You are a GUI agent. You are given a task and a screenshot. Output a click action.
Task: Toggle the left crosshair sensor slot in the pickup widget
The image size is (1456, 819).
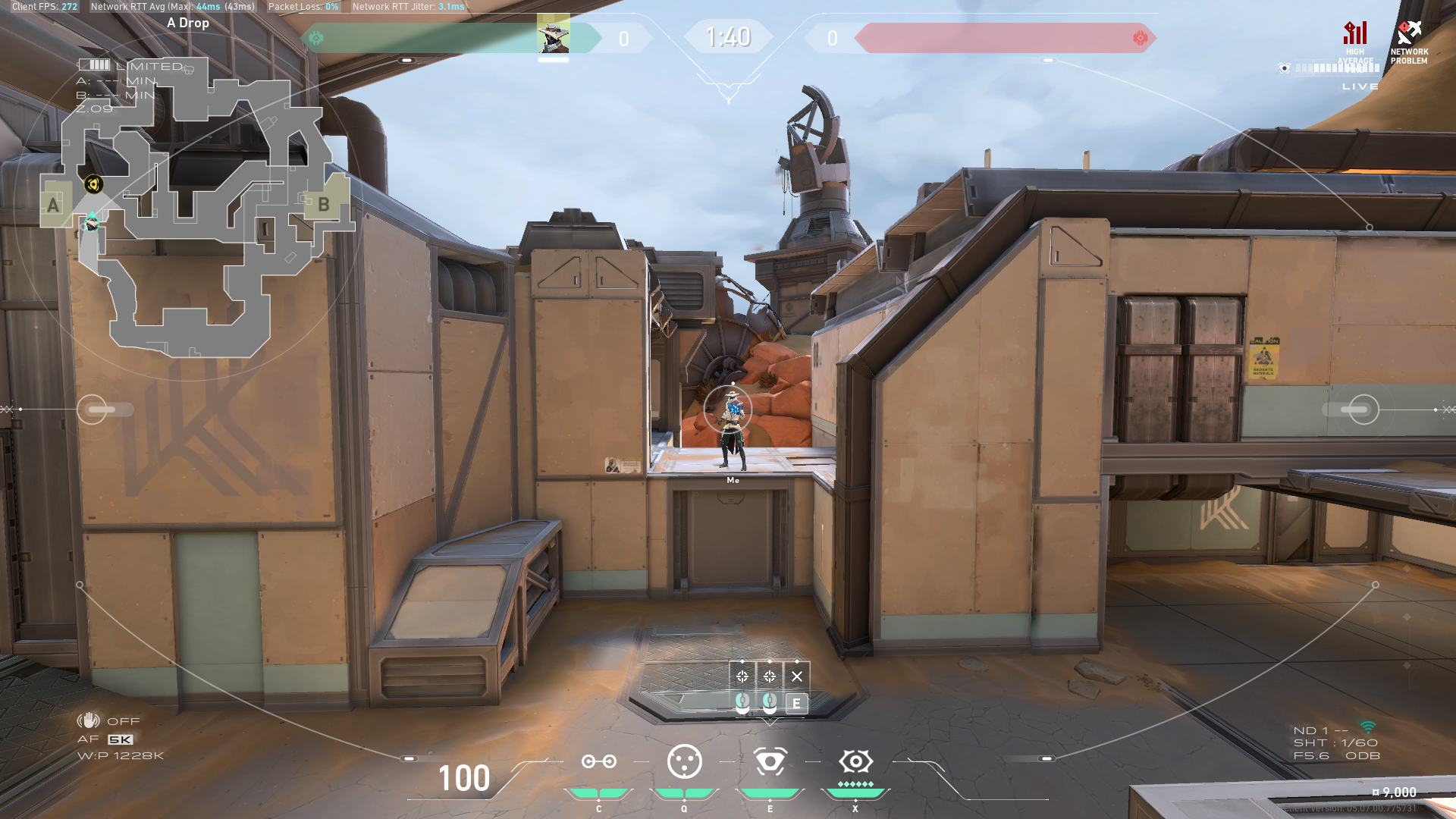742,676
